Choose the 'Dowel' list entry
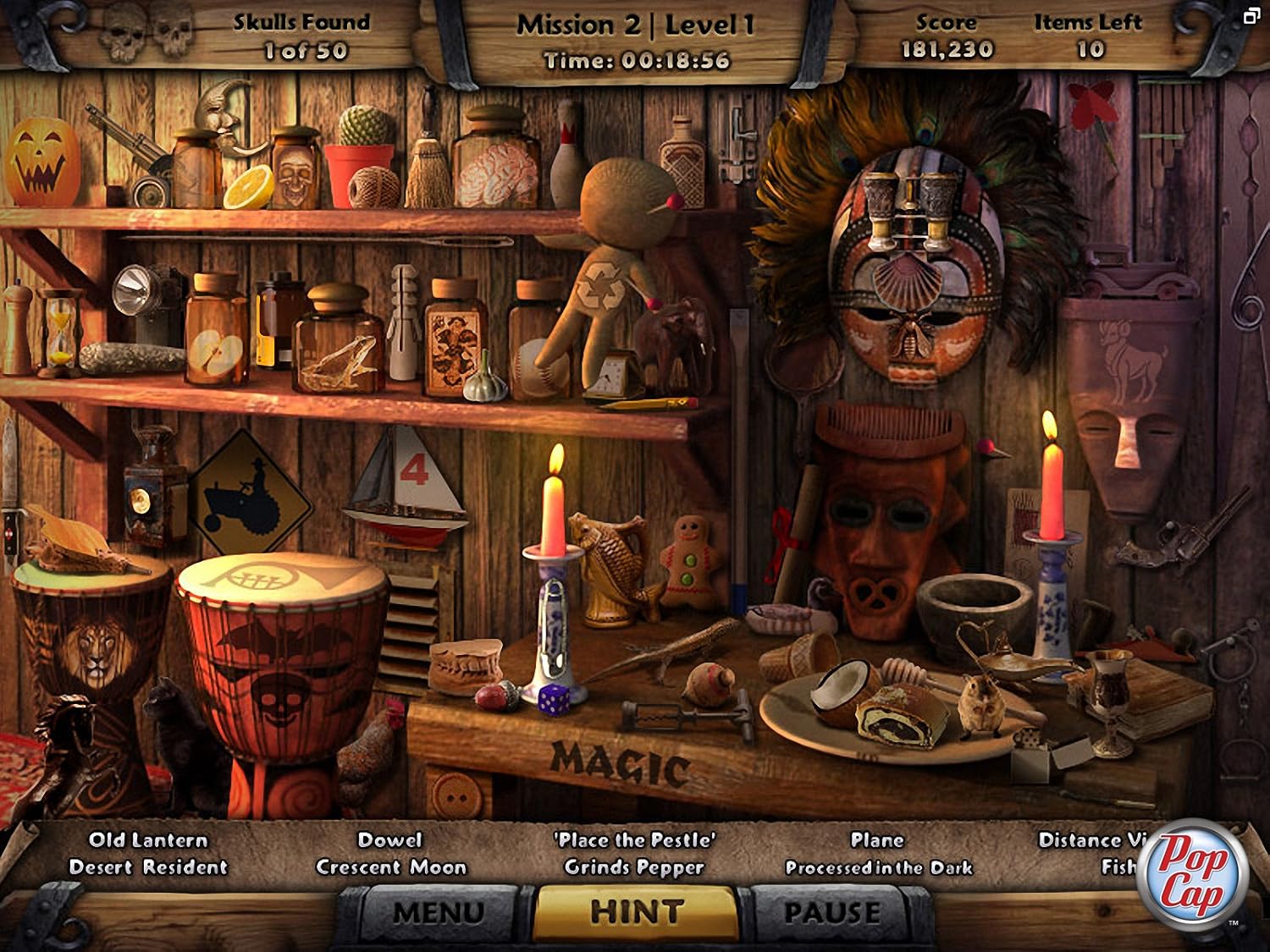1270x952 pixels. [389, 840]
